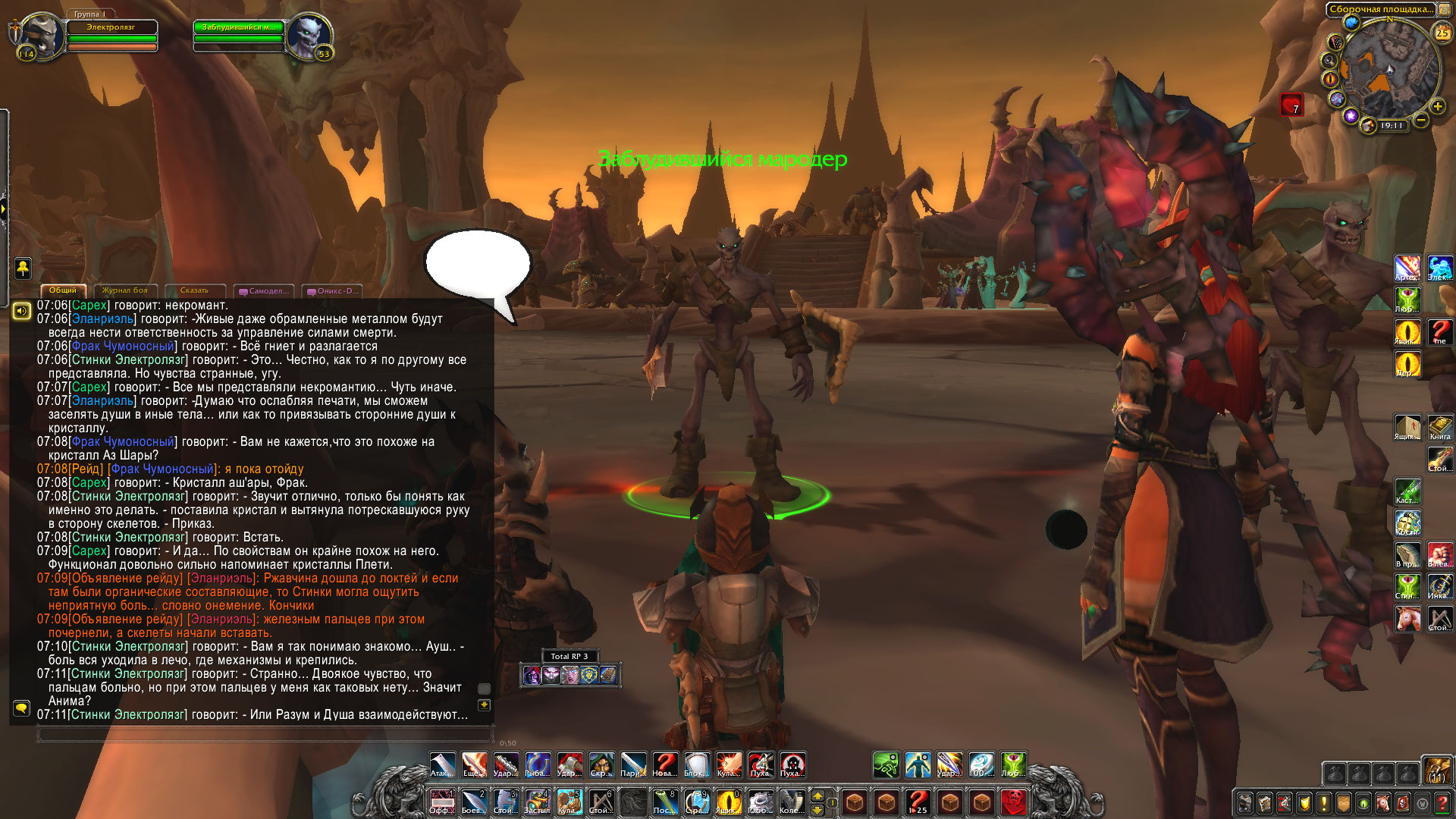Screen dimensions: 1456x819
Task: Click the chat input field
Action: point(265,734)
